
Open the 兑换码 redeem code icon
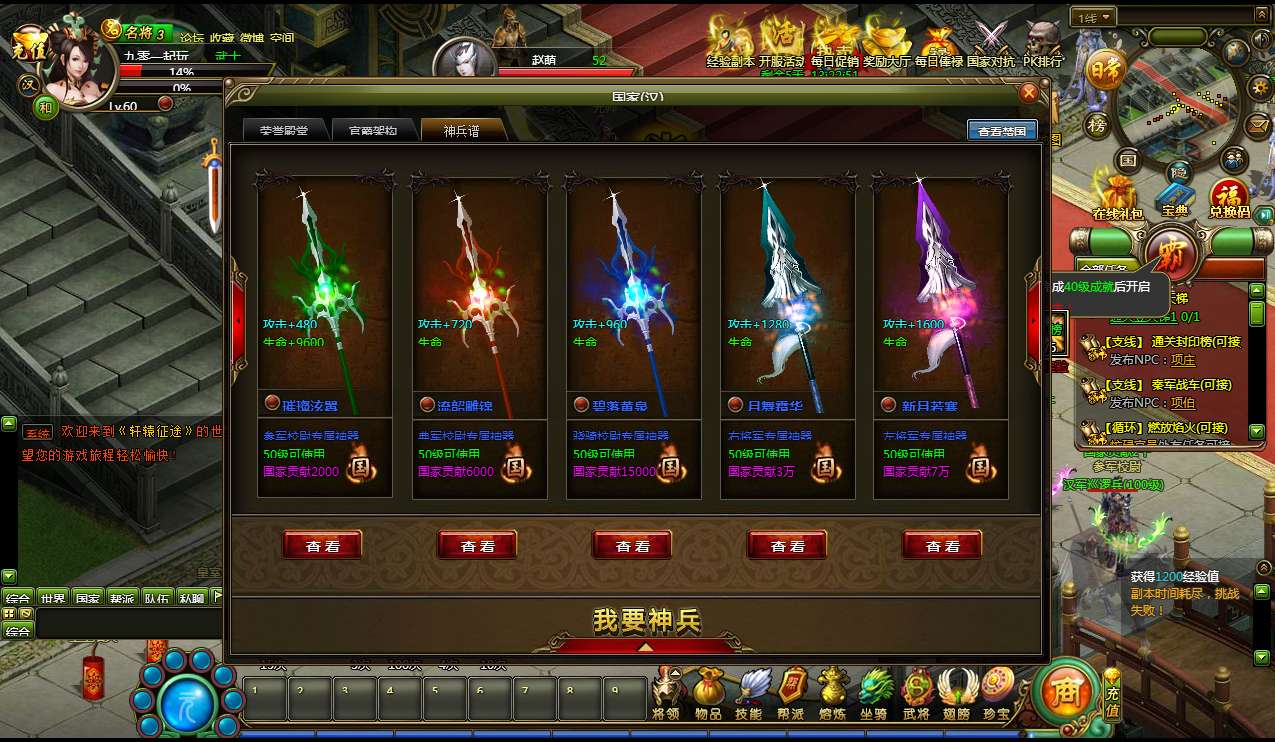pyautogui.click(x=1229, y=197)
